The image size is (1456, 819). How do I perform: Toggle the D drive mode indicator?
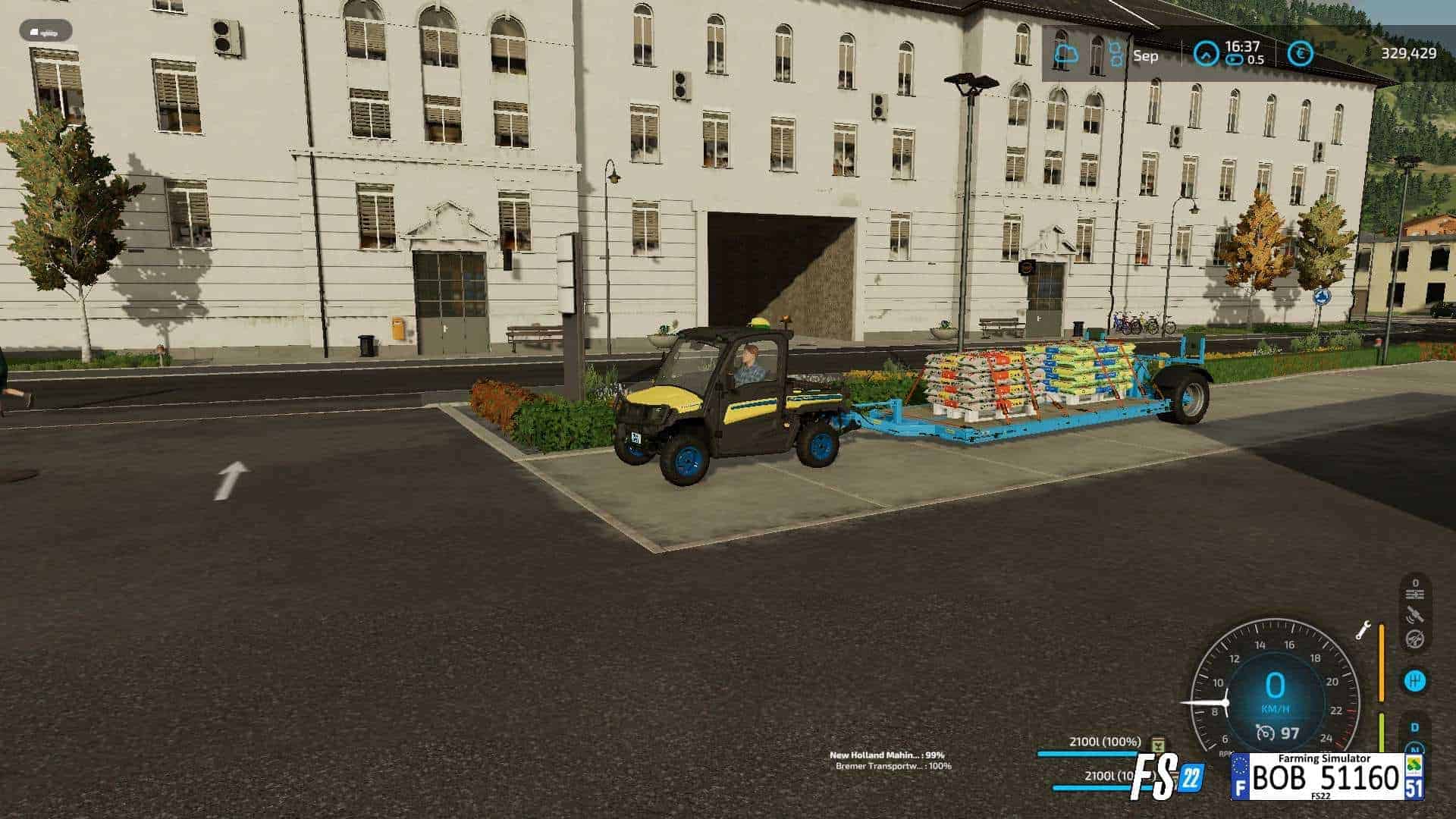(x=1414, y=727)
